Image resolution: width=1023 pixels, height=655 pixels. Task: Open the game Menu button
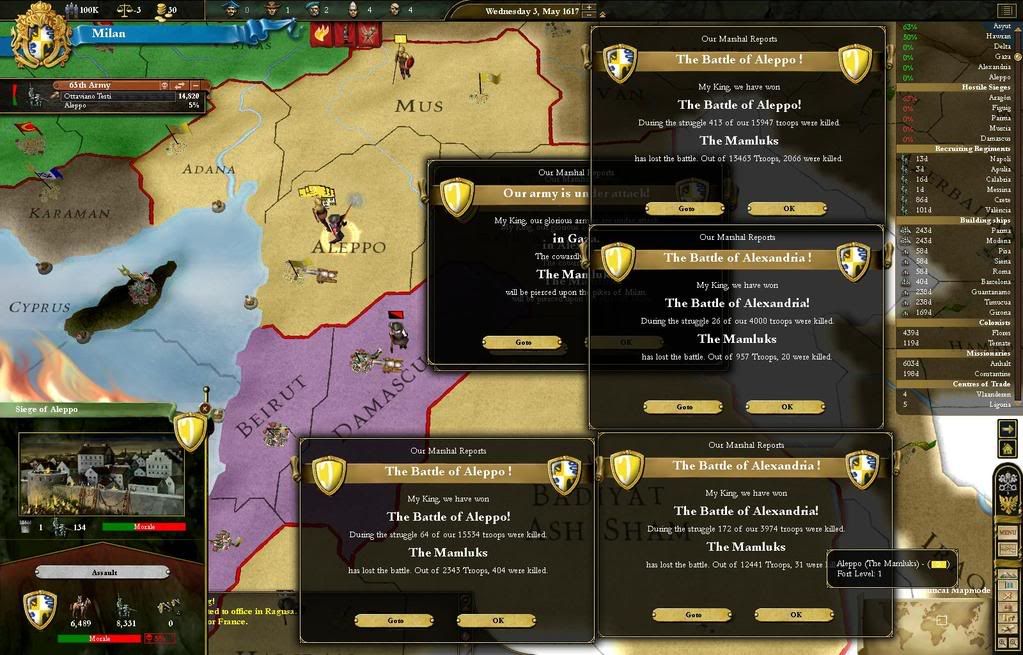point(1007,532)
